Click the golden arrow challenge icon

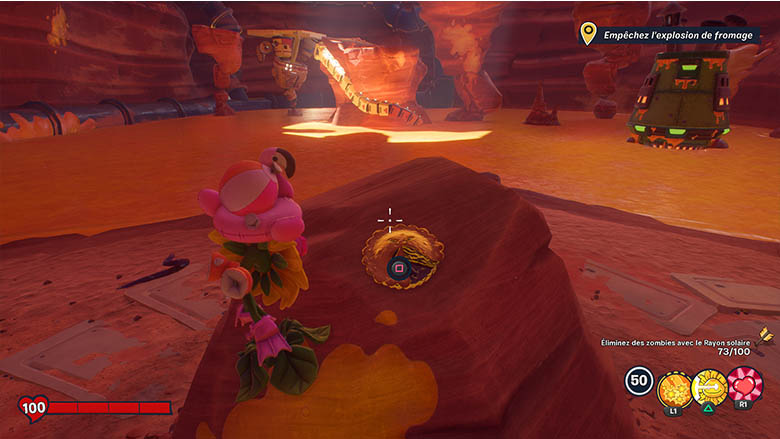765,335
